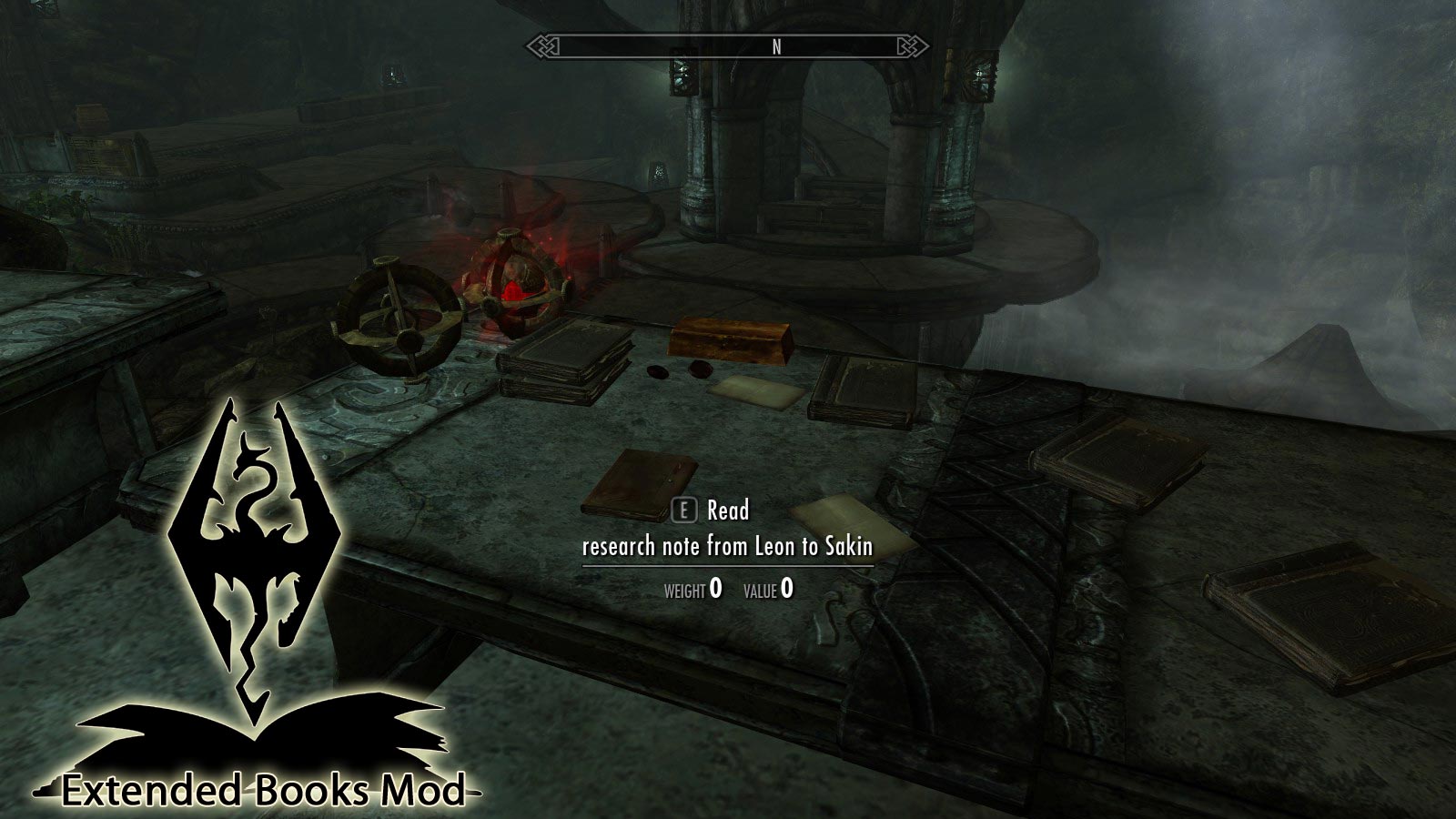The width and height of the screenshot is (1456, 819).
Task: Click the VALUE 0 stat text
Action: [x=769, y=588]
